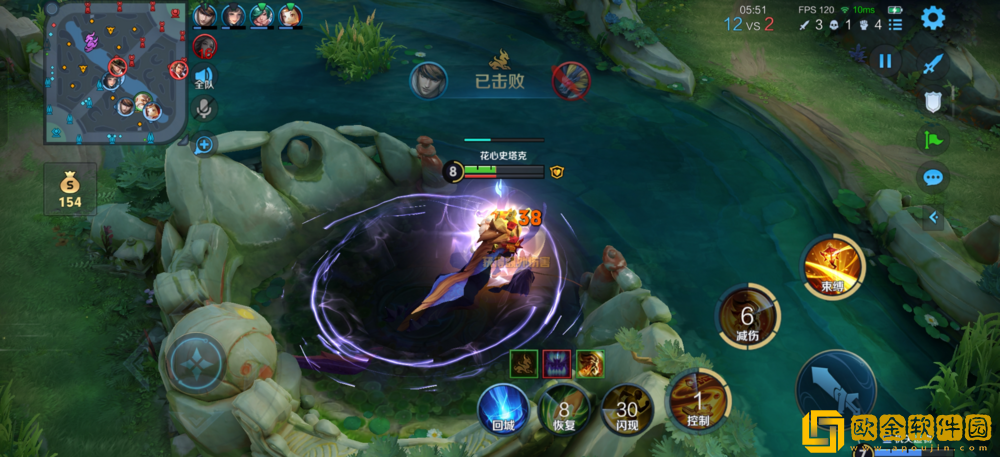This screenshot has height=457, width=1000.
Task: Toggle the muted microphone
Action: click(205, 107)
